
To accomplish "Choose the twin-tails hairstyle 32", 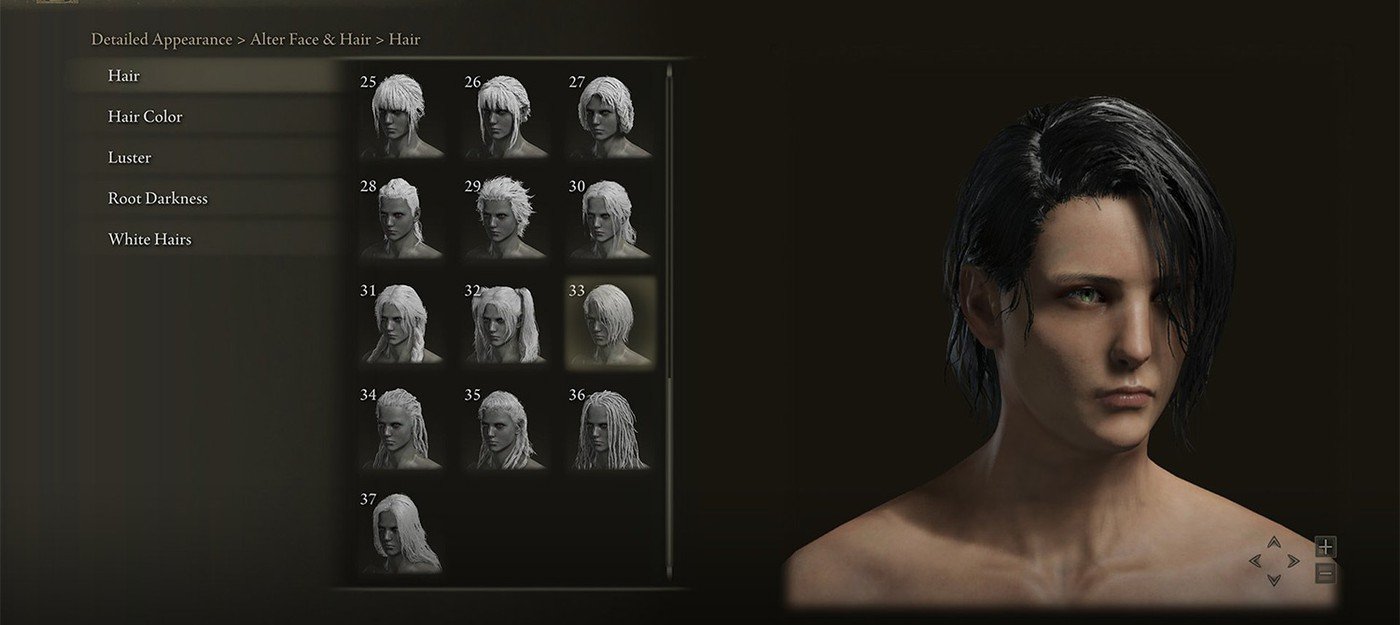I will (x=505, y=322).
